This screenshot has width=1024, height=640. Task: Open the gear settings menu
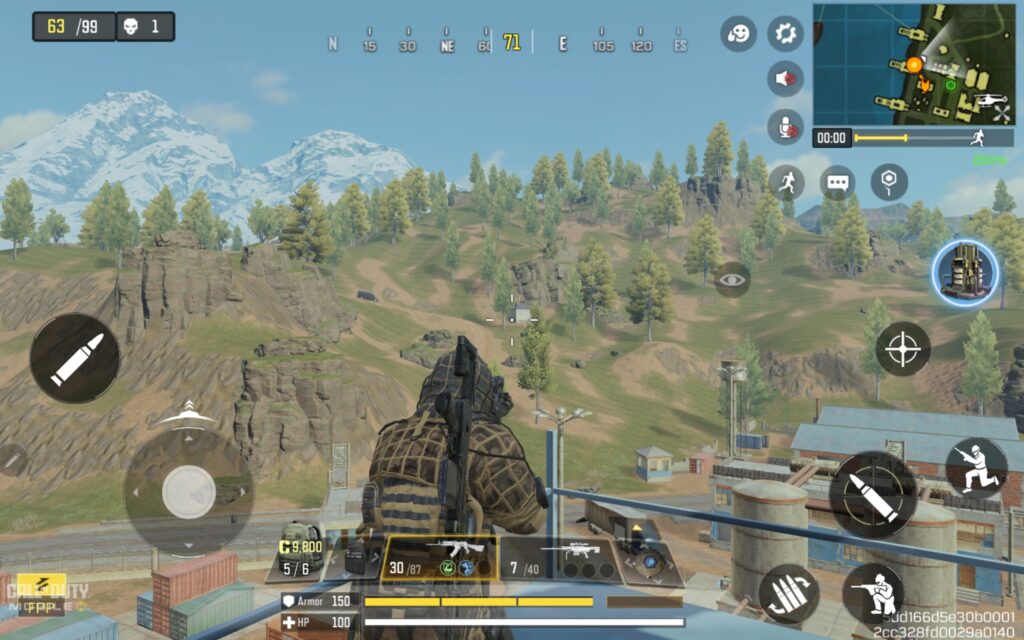[x=785, y=34]
